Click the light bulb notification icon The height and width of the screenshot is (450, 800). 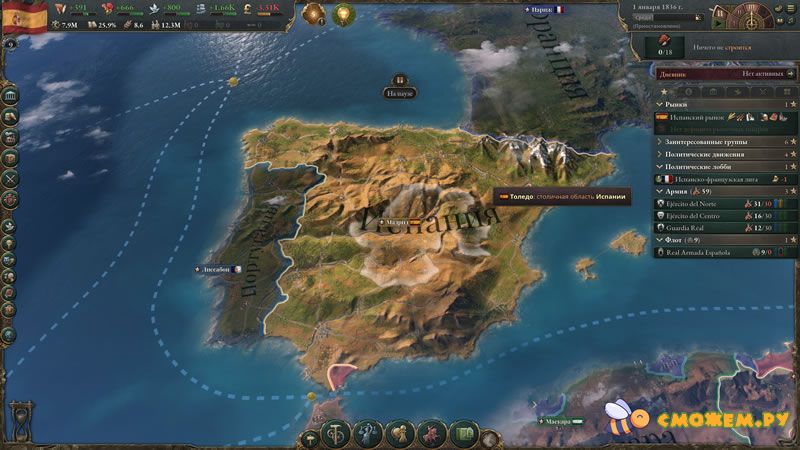344,14
